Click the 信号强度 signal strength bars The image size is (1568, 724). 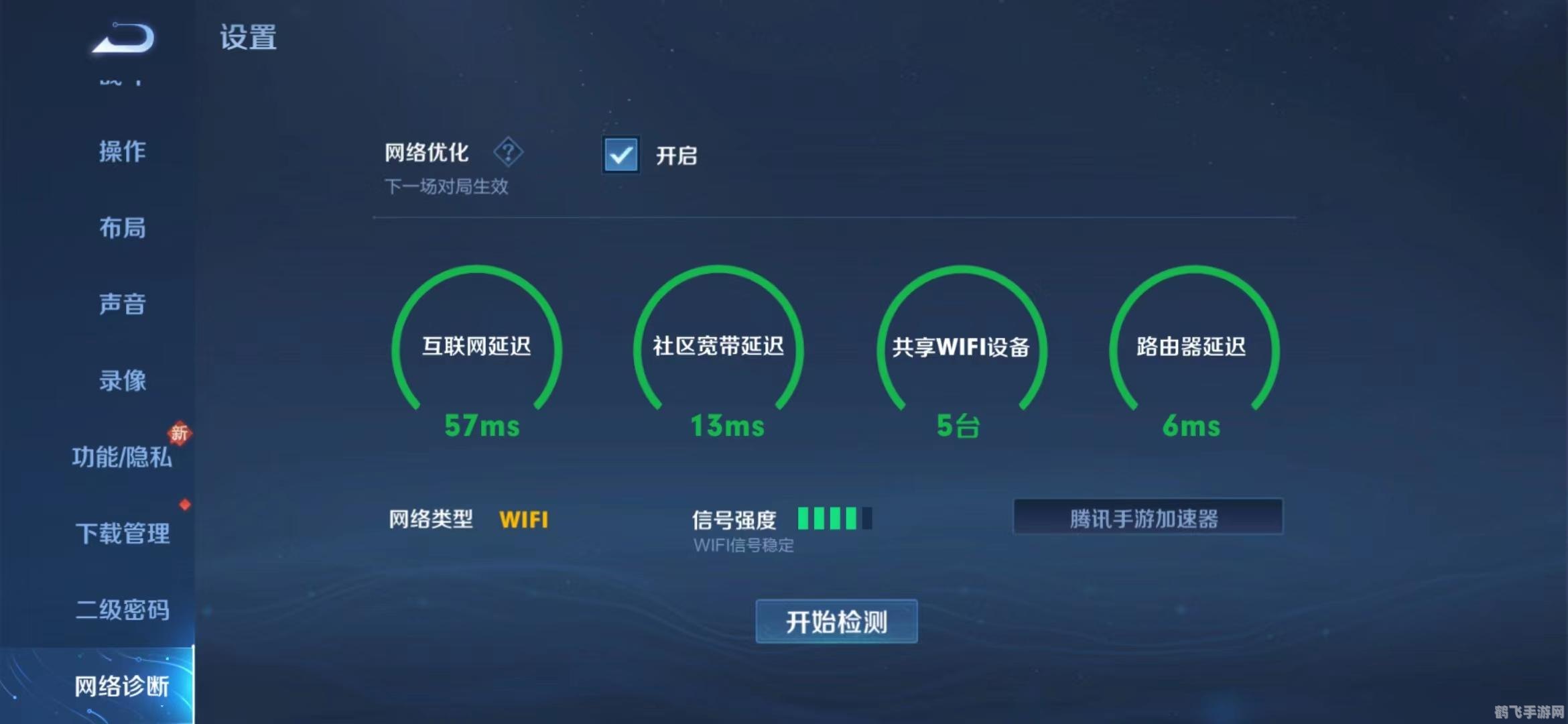click(834, 520)
